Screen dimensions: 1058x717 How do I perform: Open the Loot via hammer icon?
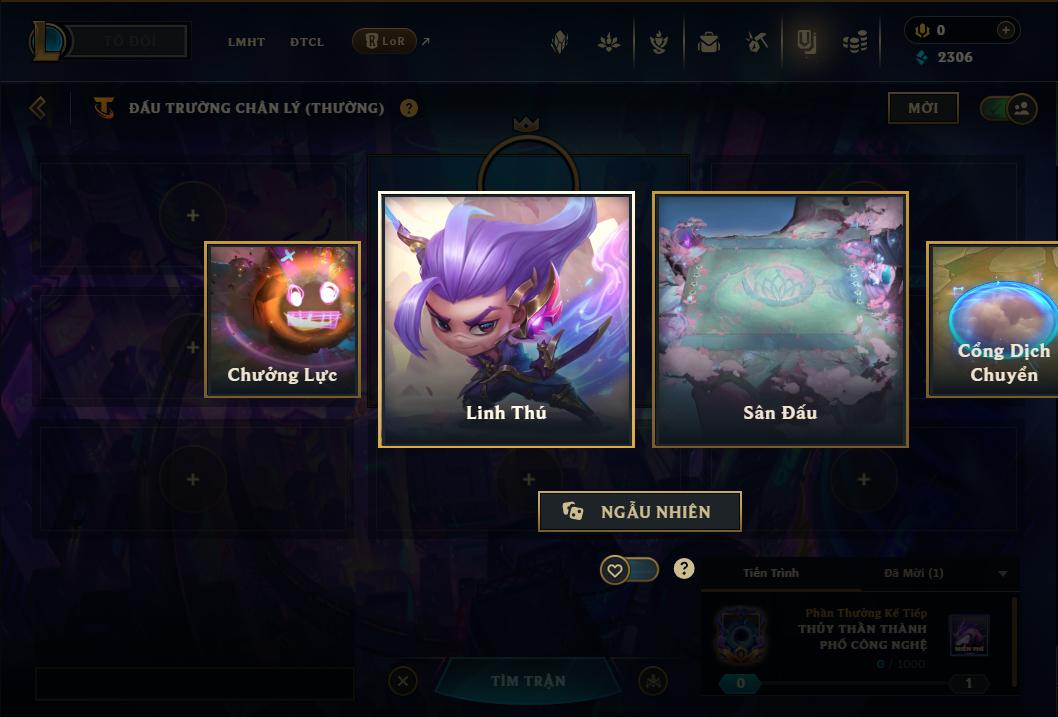(757, 42)
